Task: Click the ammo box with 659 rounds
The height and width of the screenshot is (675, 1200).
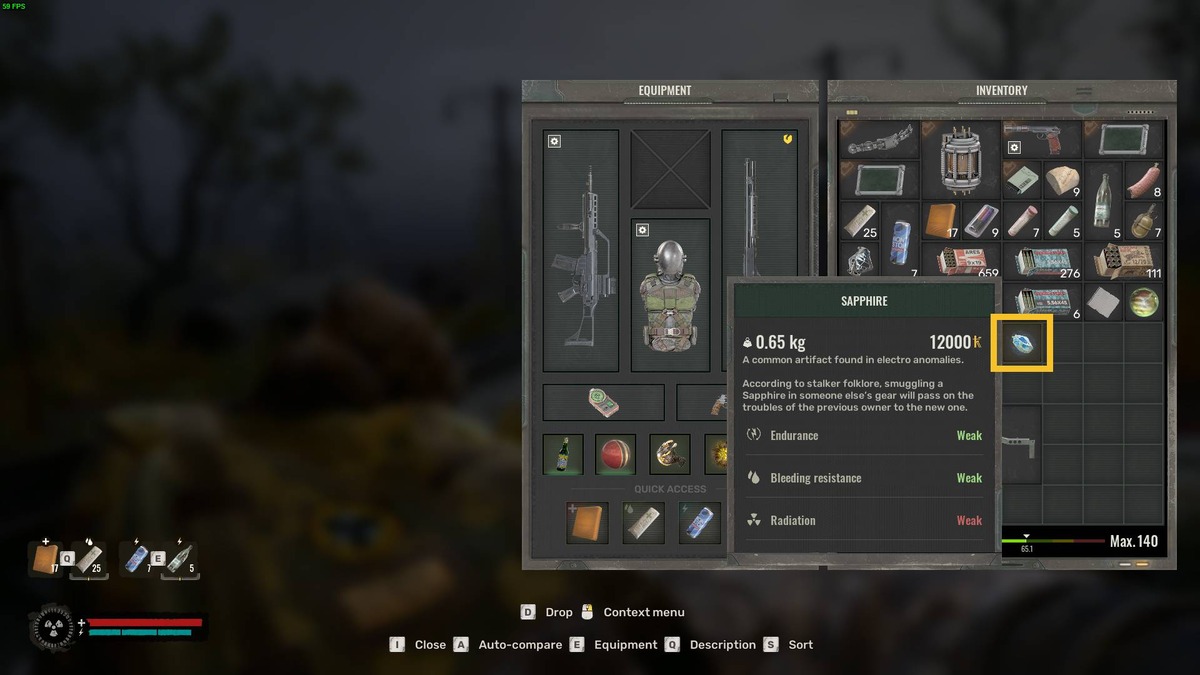Action: 960,261
